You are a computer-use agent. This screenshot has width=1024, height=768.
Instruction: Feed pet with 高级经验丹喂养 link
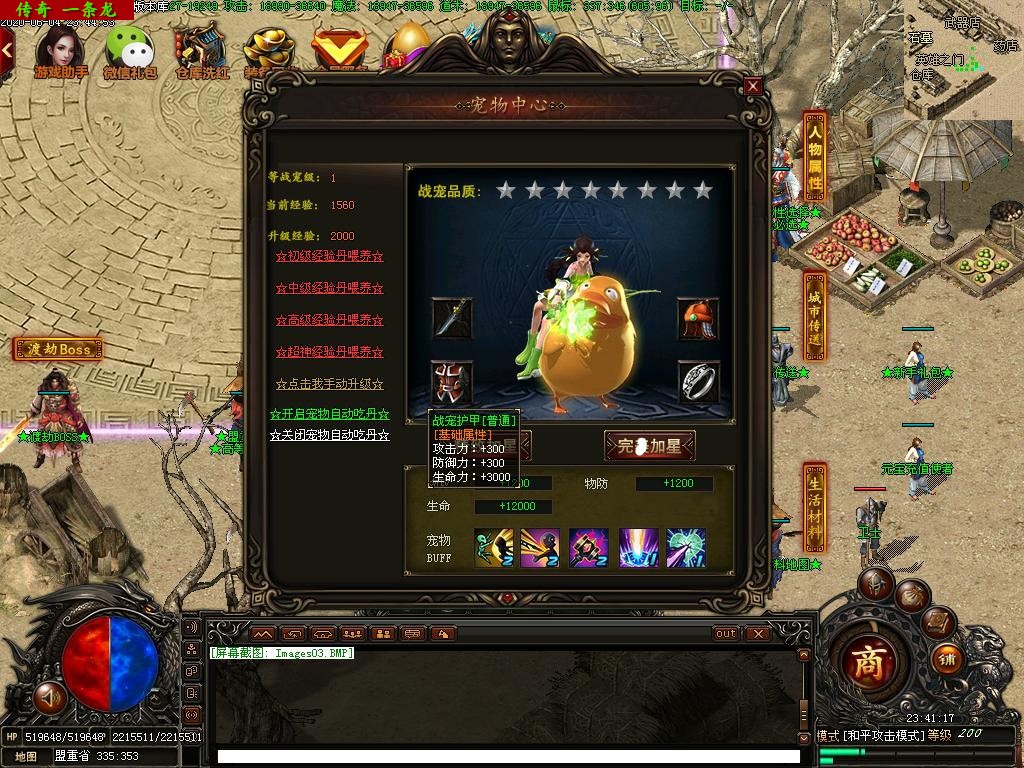click(x=329, y=320)
